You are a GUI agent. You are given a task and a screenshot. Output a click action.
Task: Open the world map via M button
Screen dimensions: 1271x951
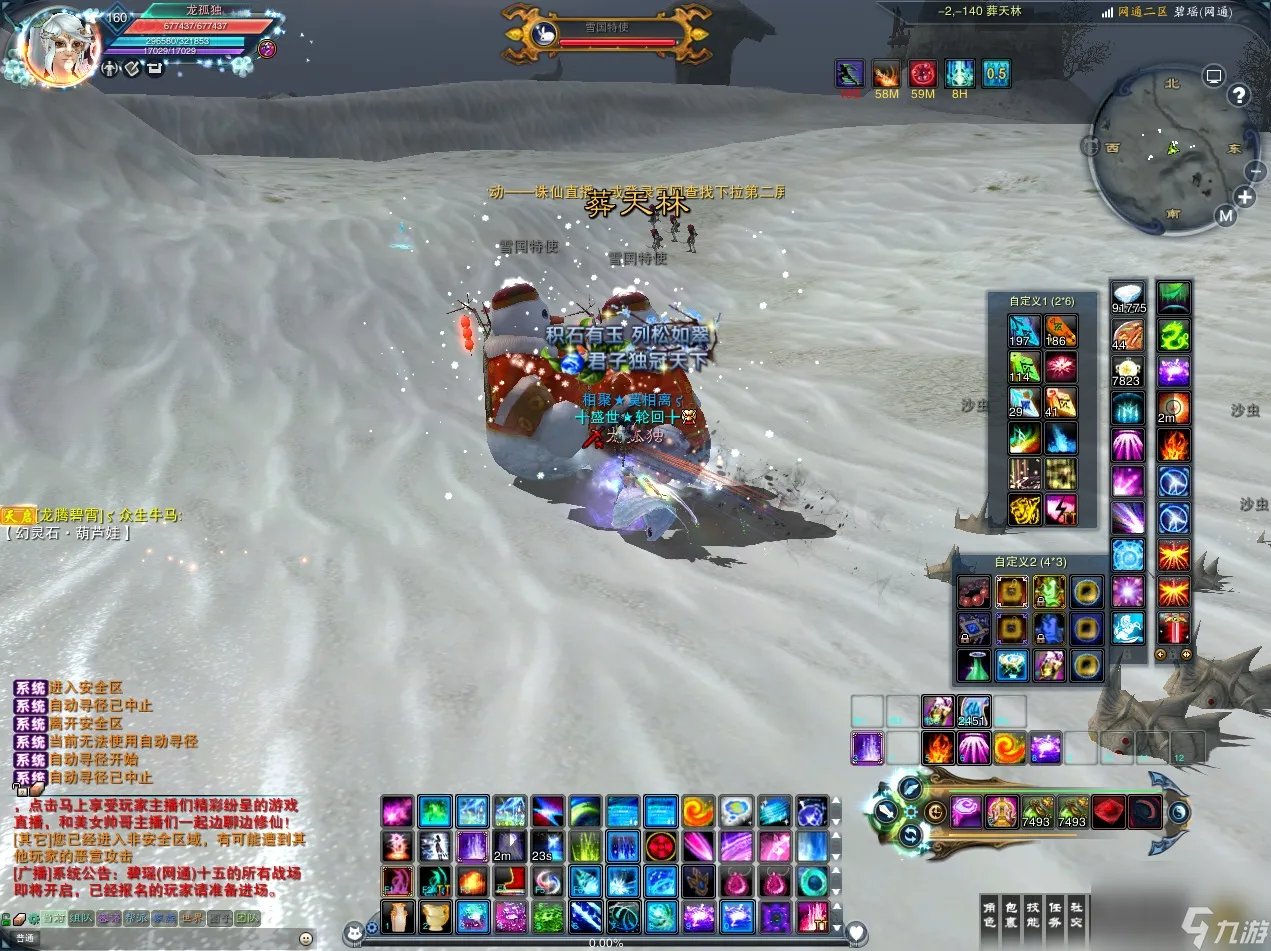pos(1226,215)
